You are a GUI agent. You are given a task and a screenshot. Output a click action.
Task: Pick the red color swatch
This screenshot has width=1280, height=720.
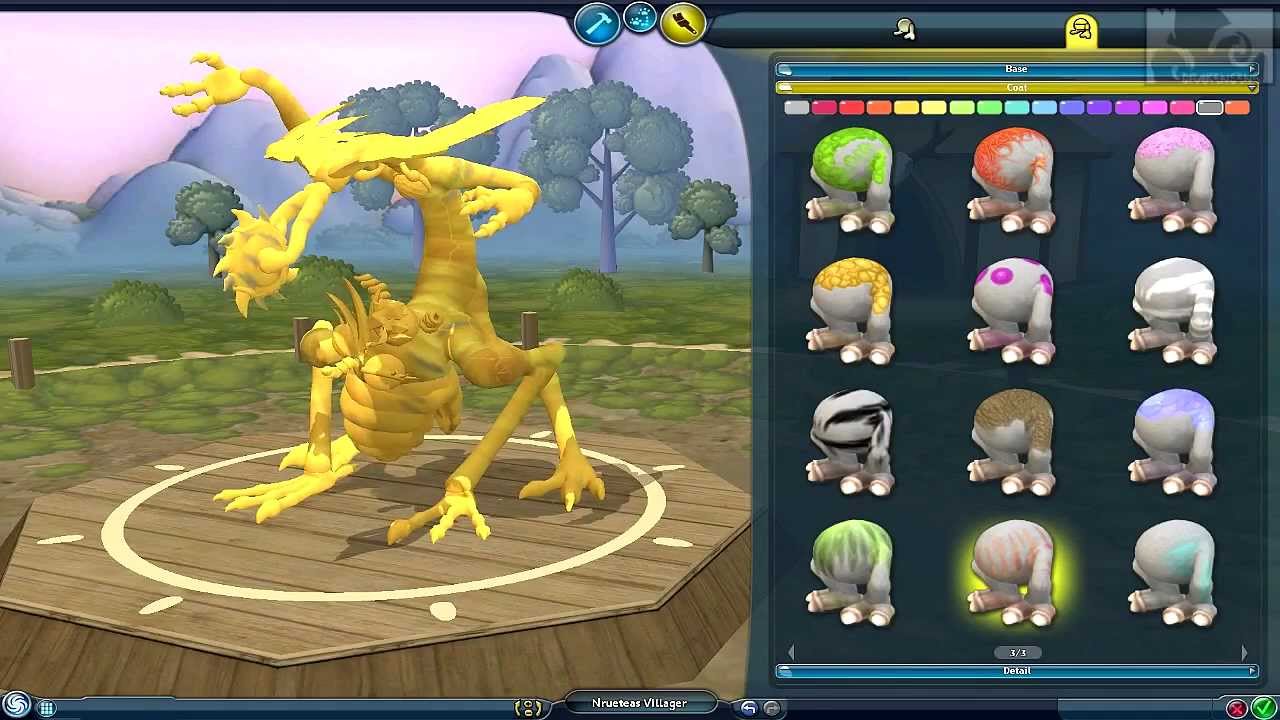[851, 107]
